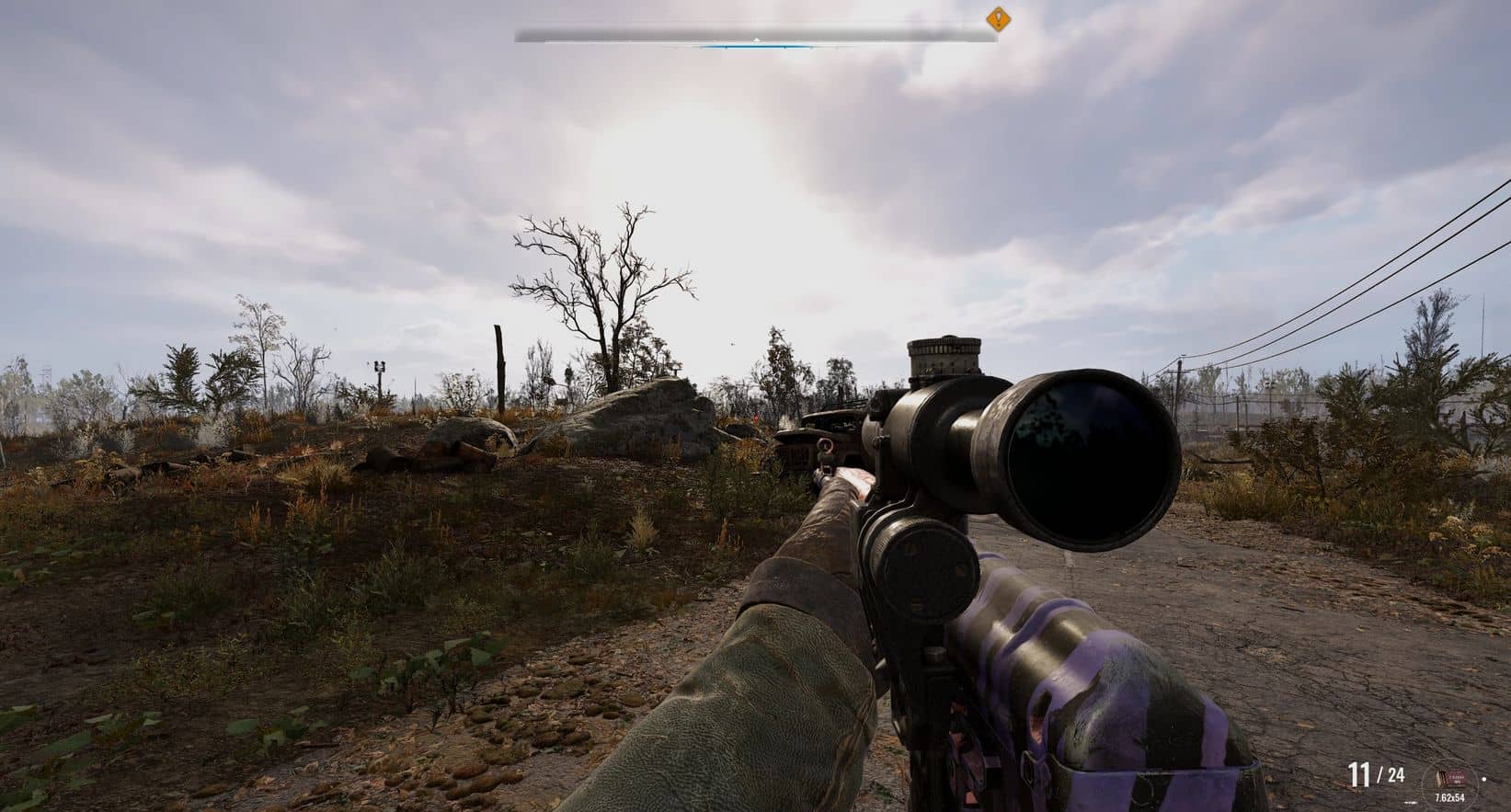Click the compass bar at the top

pos(754,38)
